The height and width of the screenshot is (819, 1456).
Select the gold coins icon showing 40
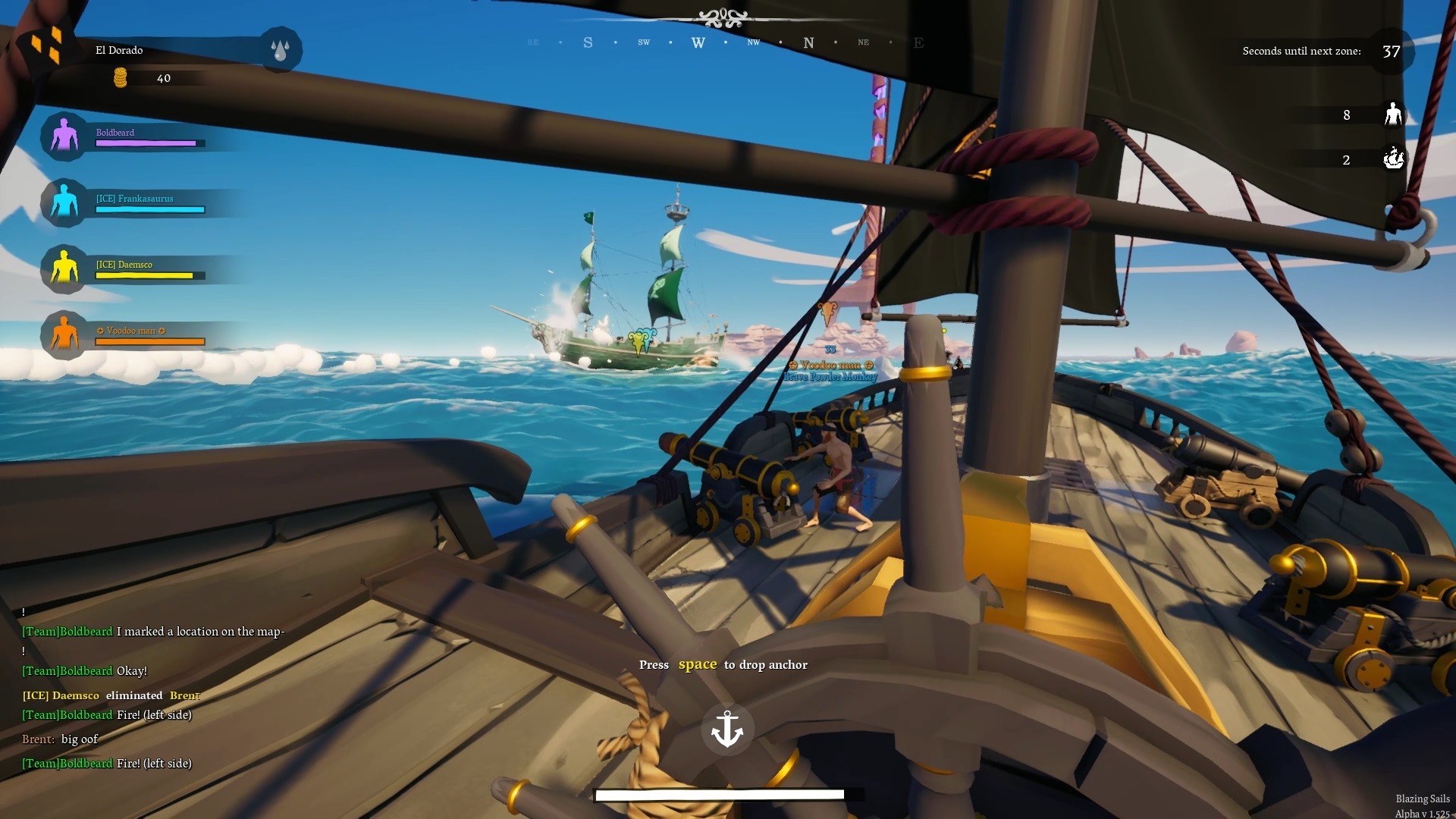(121, 77)
